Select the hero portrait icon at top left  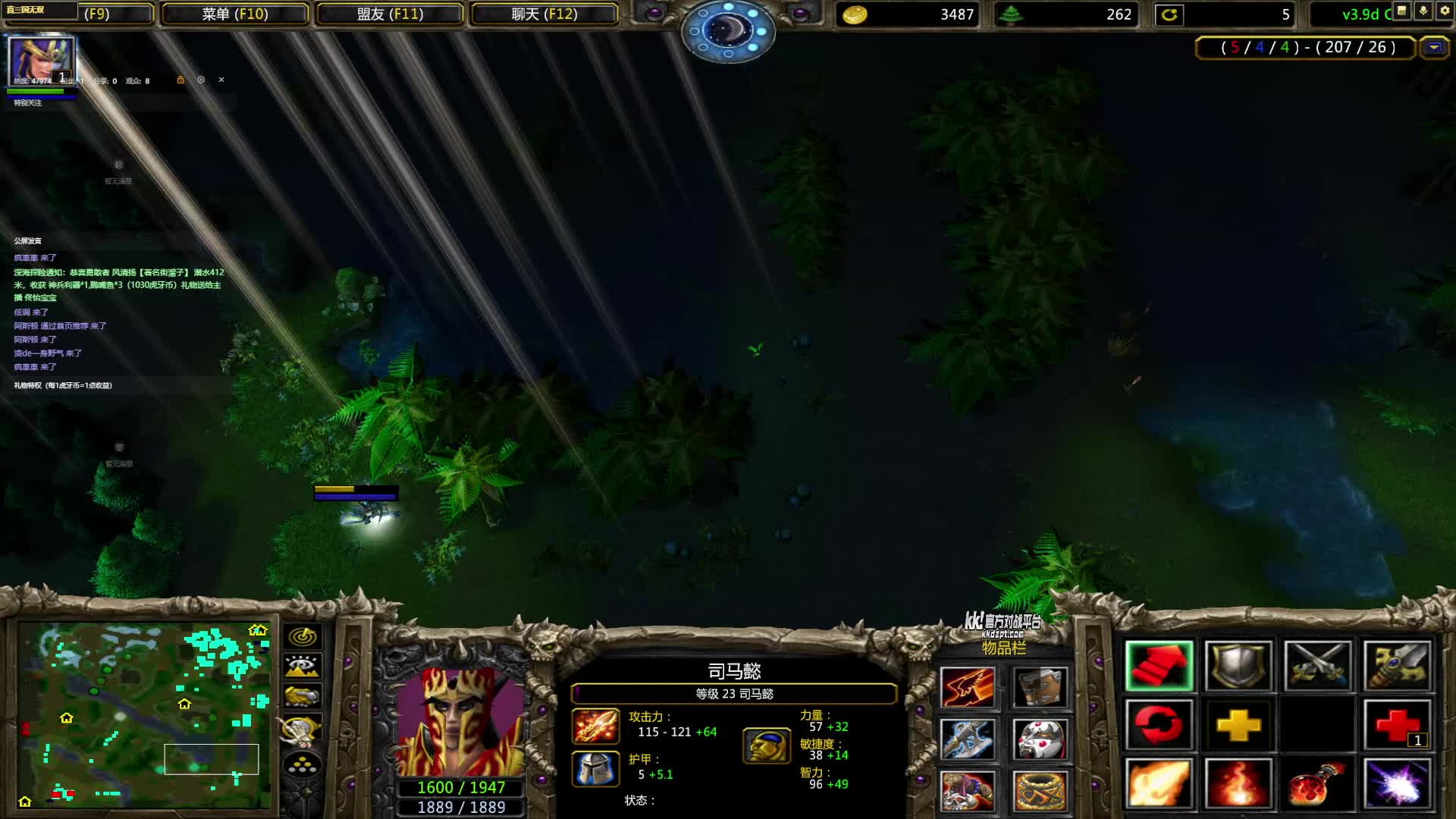(x=41, y=61)
